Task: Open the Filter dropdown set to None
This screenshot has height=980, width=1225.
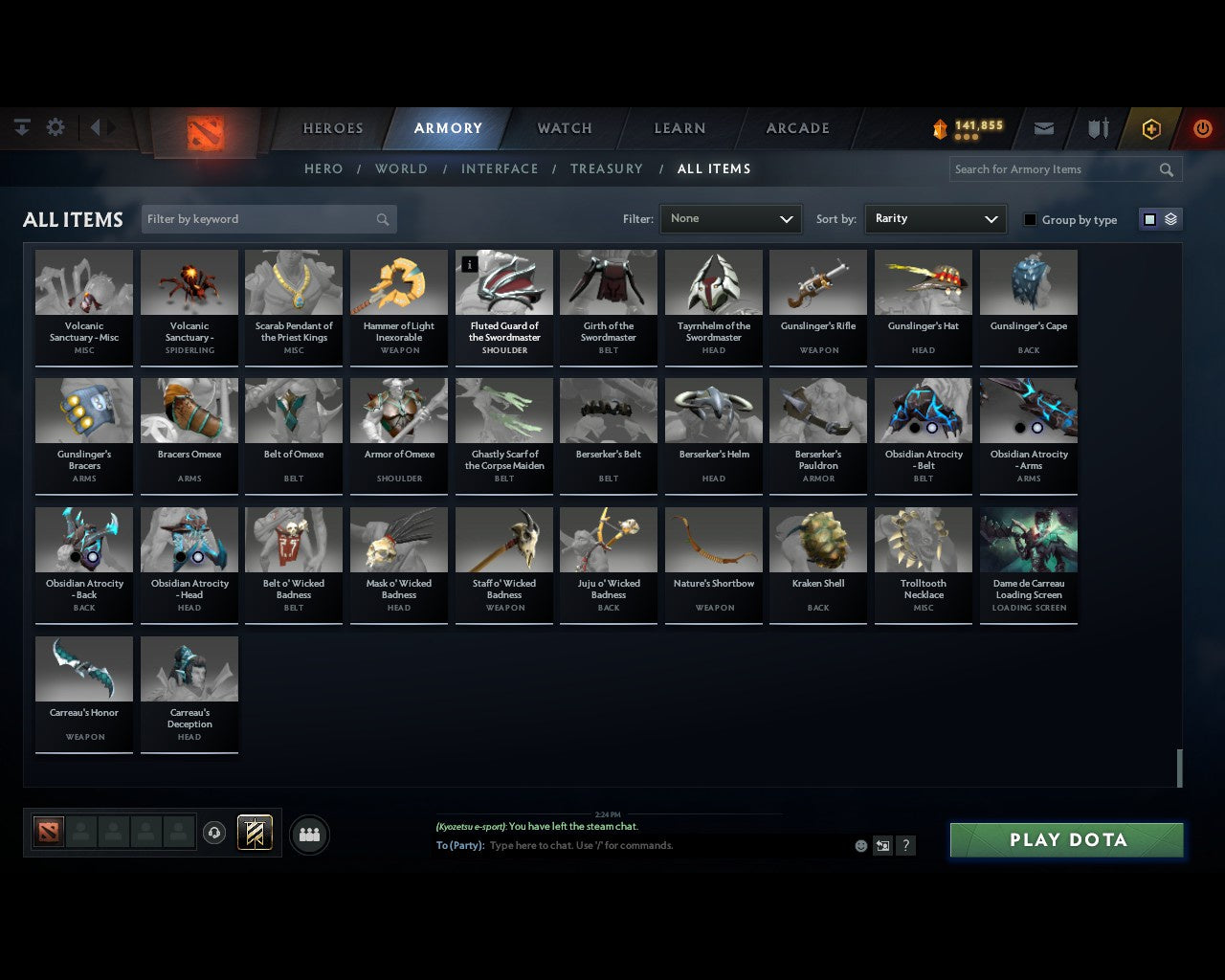Action: [x=730, y=218]
